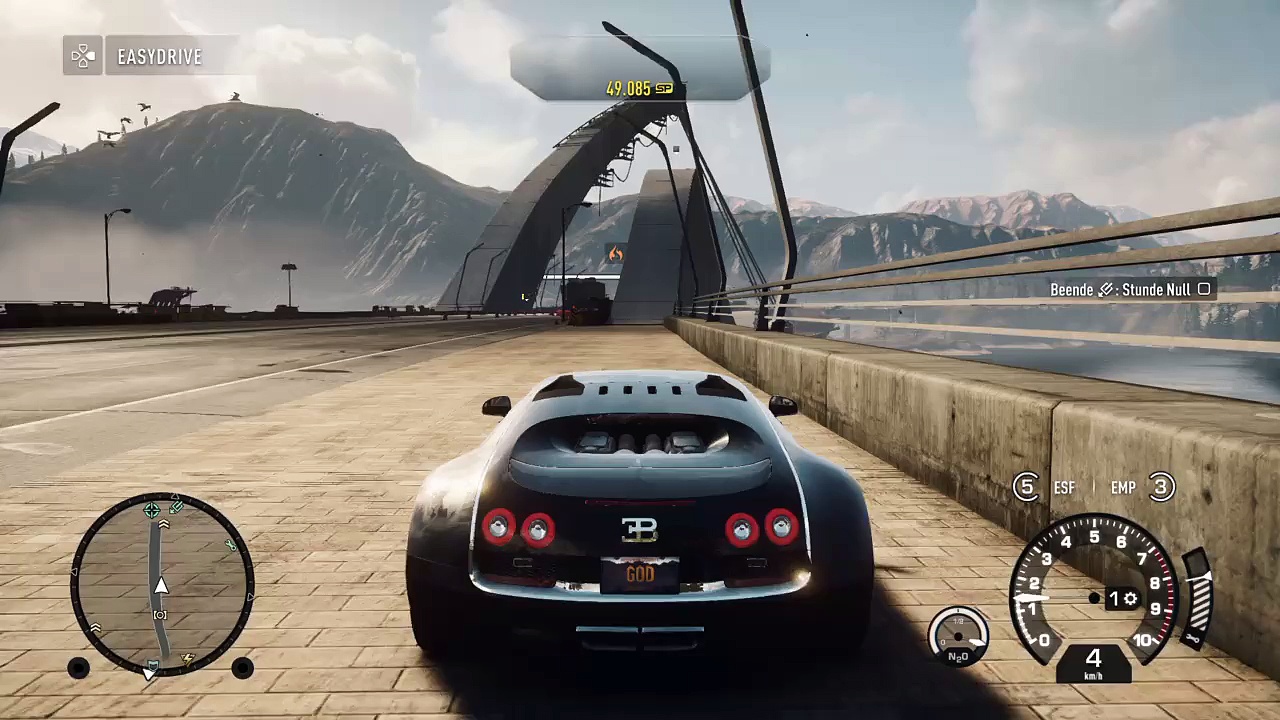Open the Beende Stunde Null objective
The width and height of the screenshot is (1280, 720).
pyautogui.click(x=1129, y=289)
